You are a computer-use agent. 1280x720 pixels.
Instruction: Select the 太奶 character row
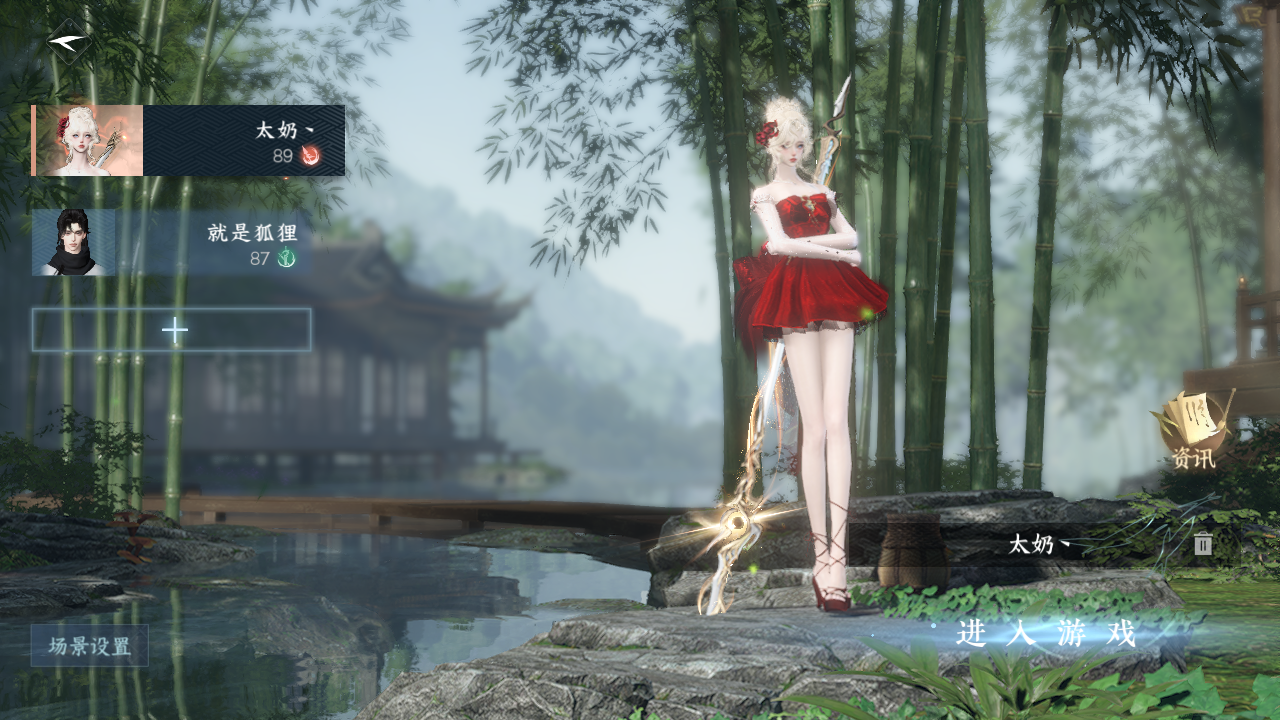[188, 141]
